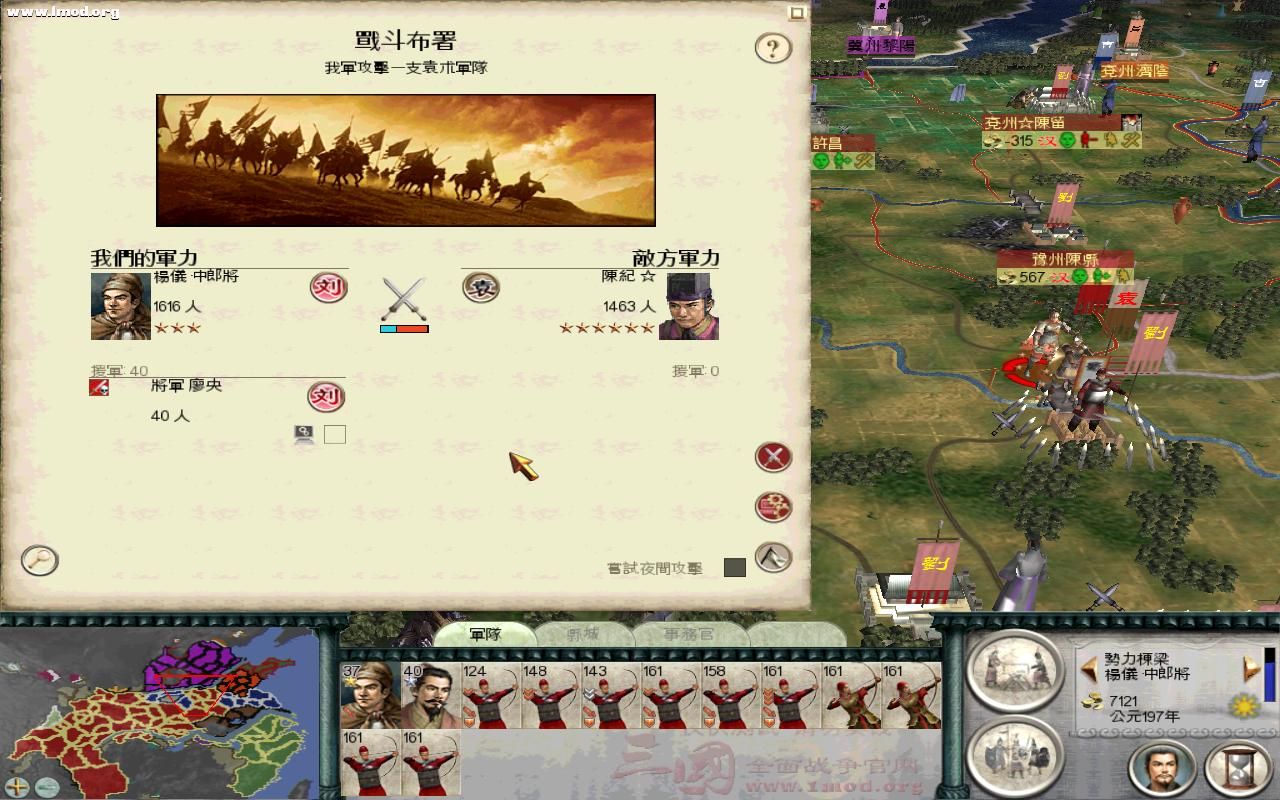Click the right gold arrow beside 勢力棟梁
The height and width of the screenshot is (800, 1280).
(1250, 668)
